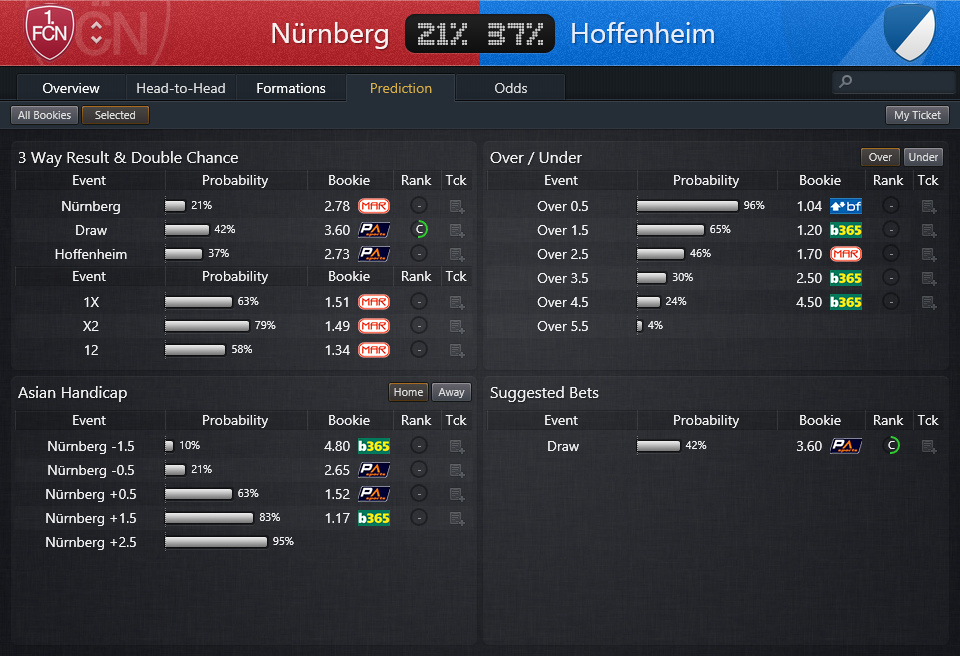Screen dimensions: 960x656
Task: Select Home Asian Handicap view
Action: pyautogui.click(x=408, y=392)
